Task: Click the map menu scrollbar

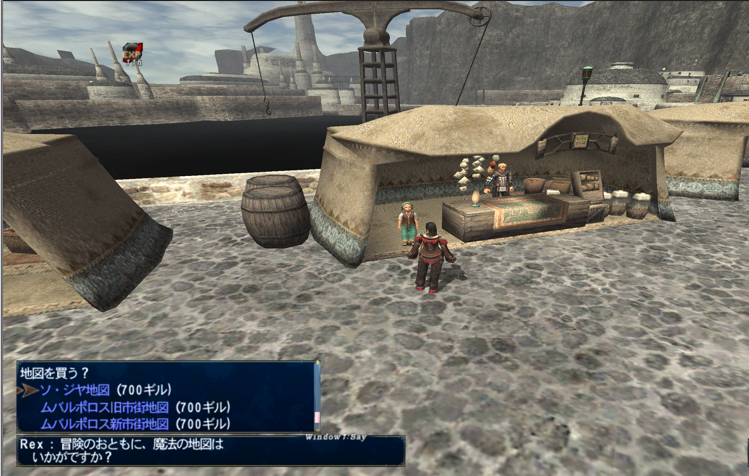Action: (x=317, y=396)
